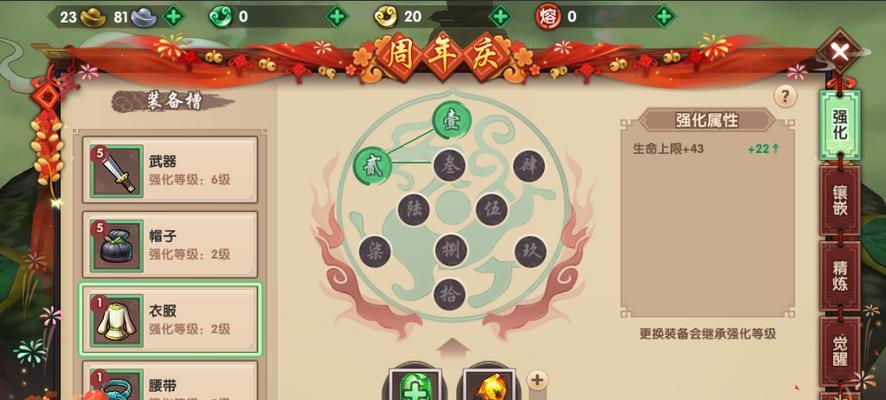The image size is (886, 400).
Task: Add more gold ingots with plus button
Action: [x=174, y=16]
